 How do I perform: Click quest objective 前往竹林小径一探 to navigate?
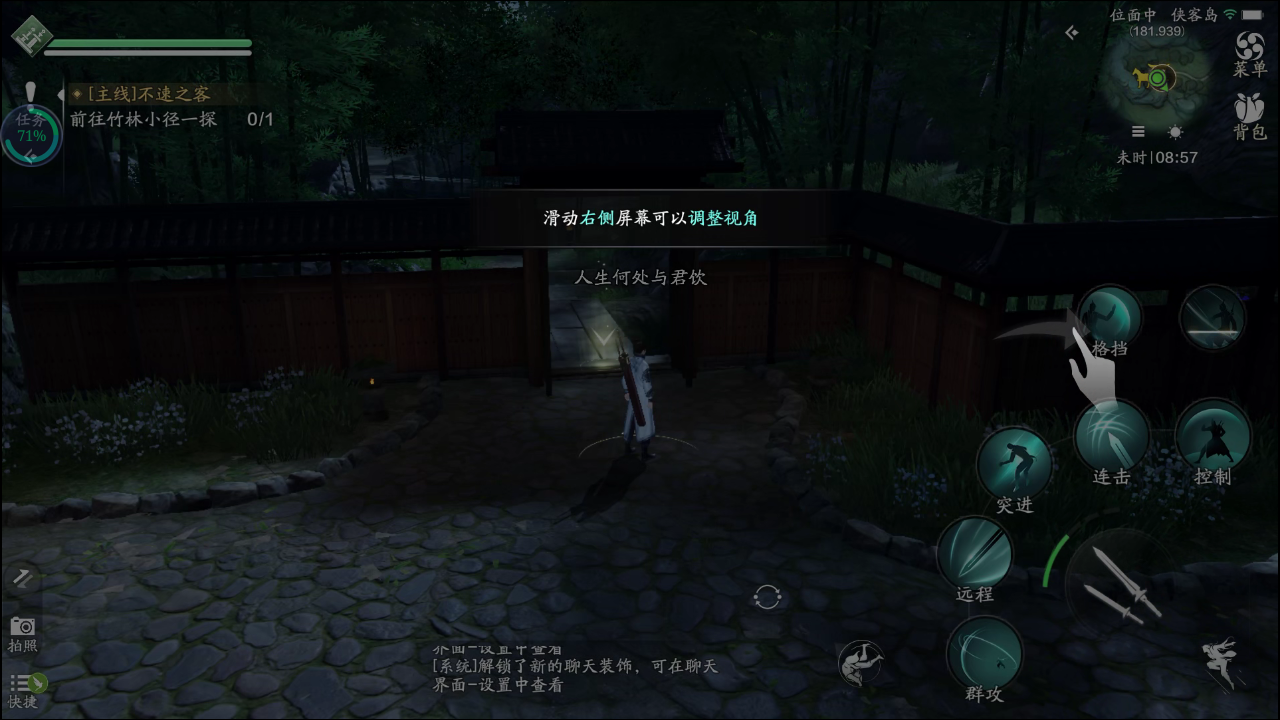145,117
